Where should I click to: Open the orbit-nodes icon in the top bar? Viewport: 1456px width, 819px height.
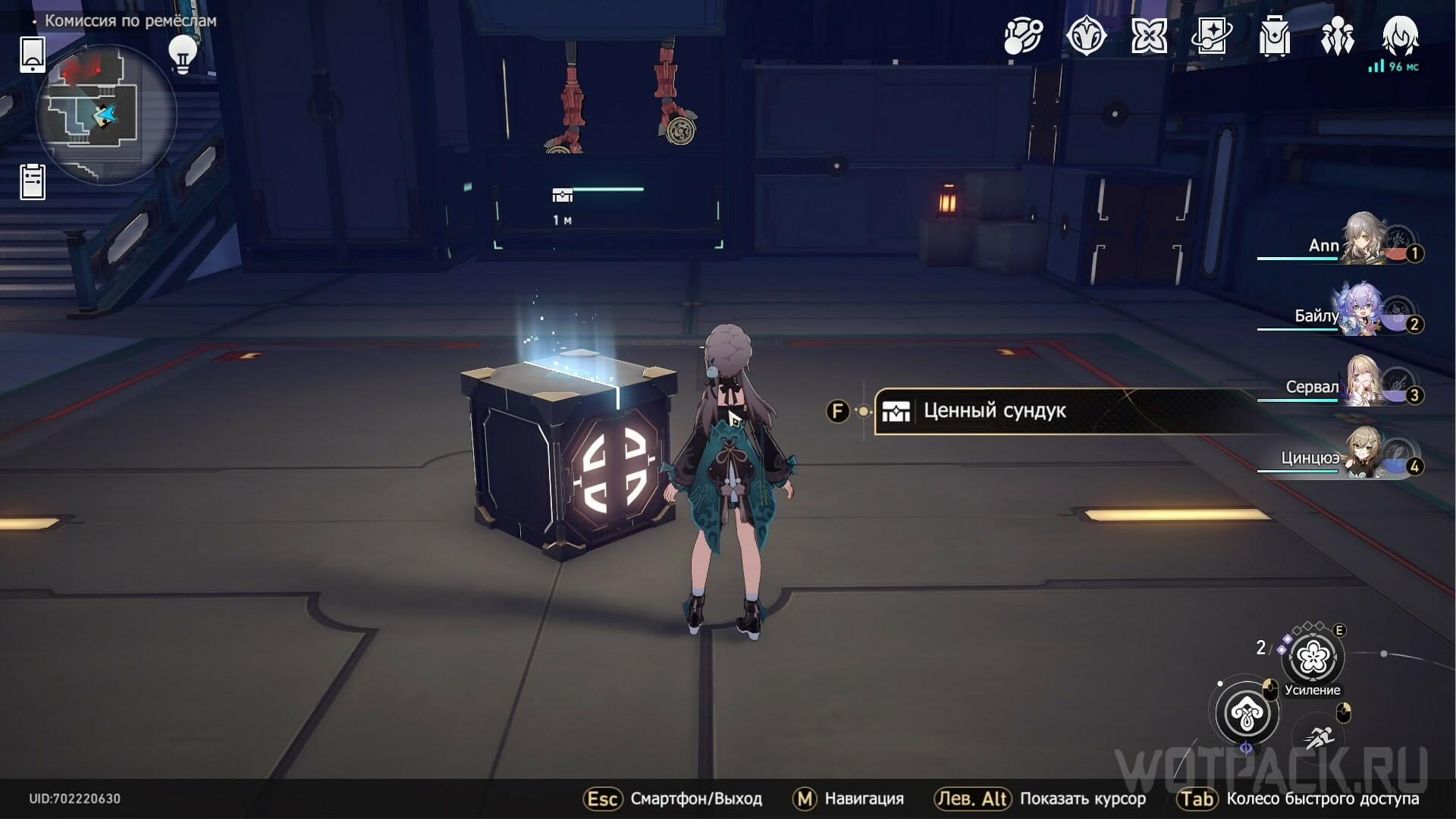(1023, 36)
